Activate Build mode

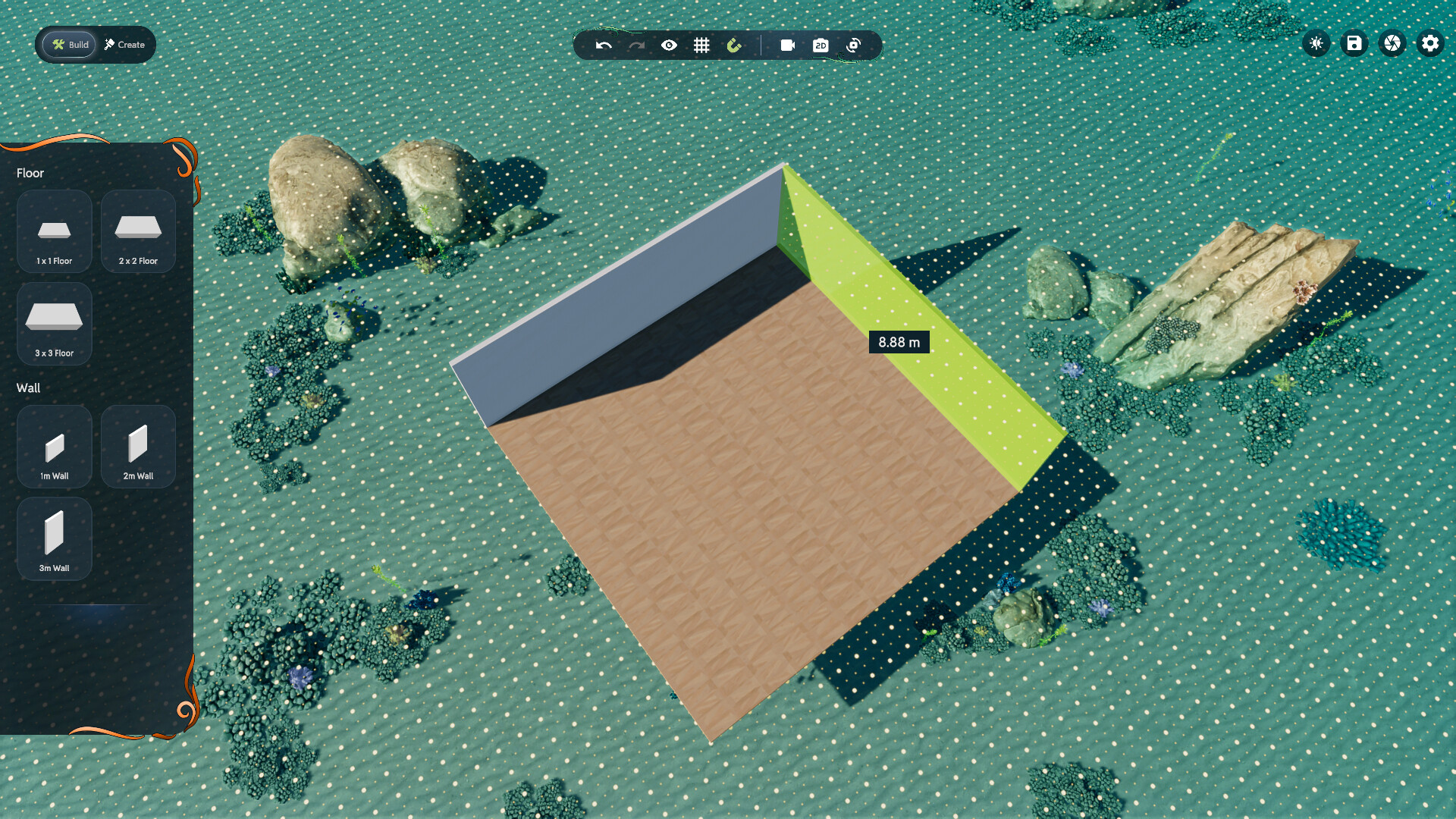tap(69, 44)
